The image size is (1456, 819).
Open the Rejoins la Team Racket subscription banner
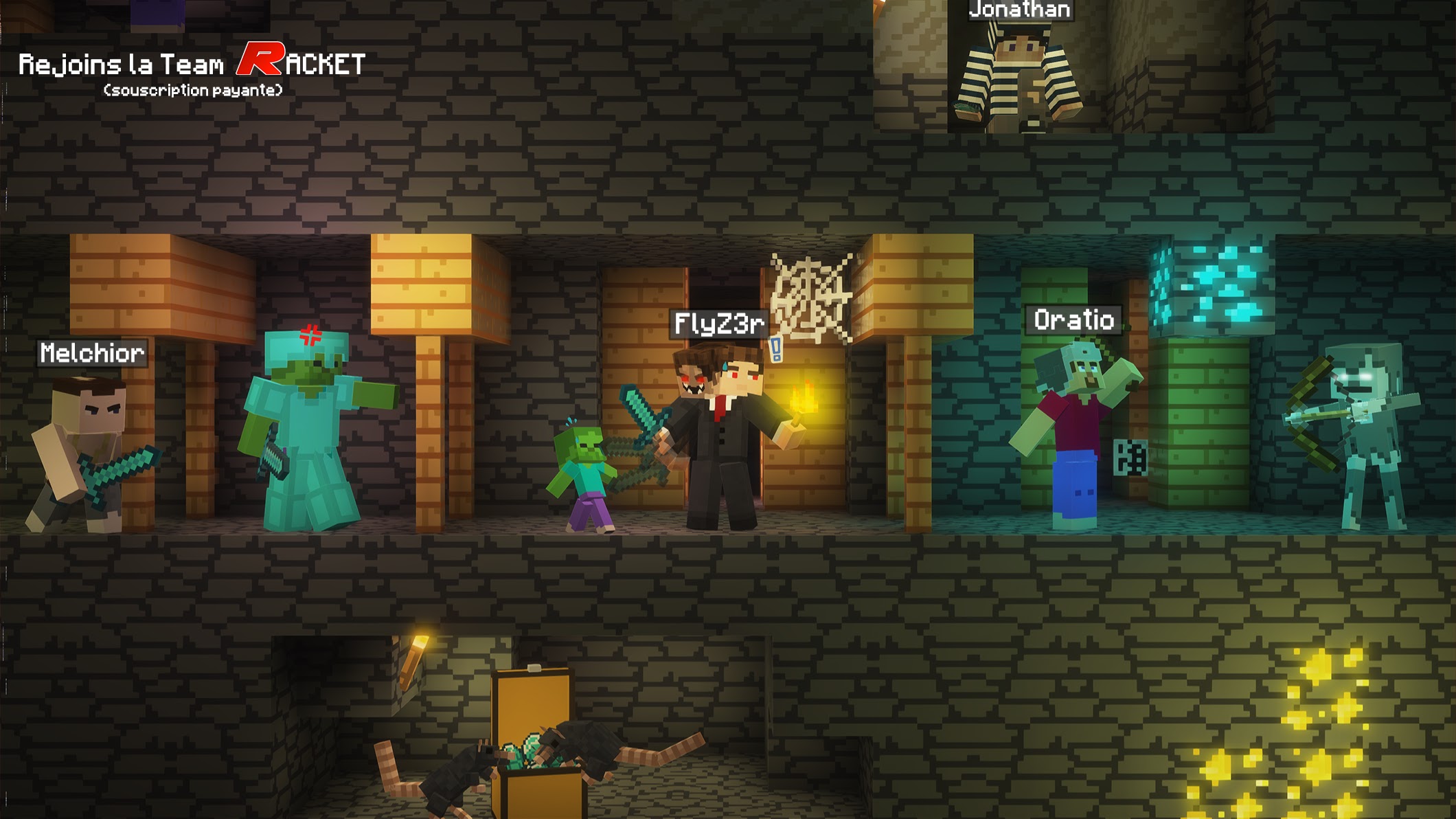pos(192,69)
